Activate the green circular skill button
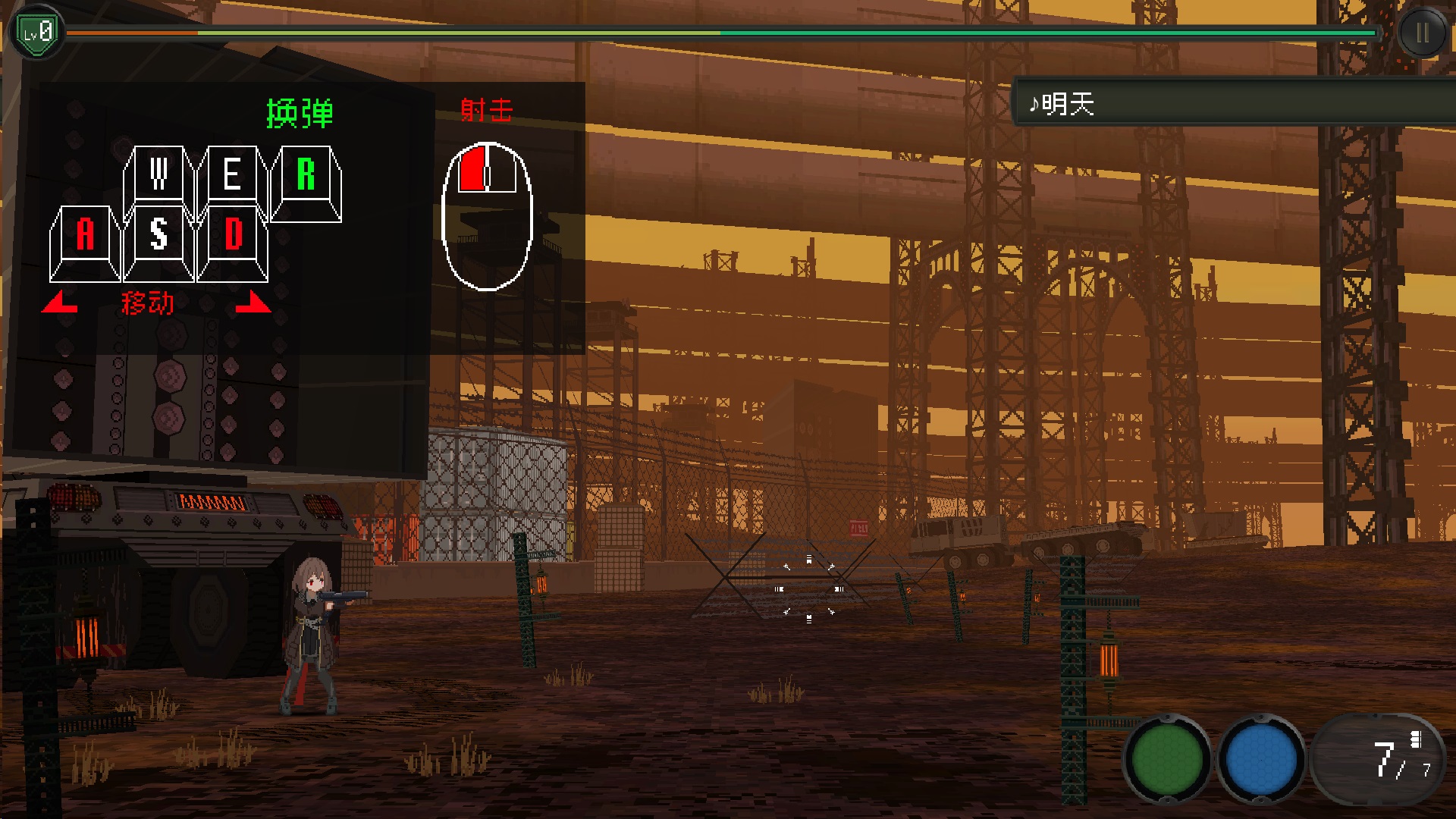1456x819 pixels. pos(1166,758)
